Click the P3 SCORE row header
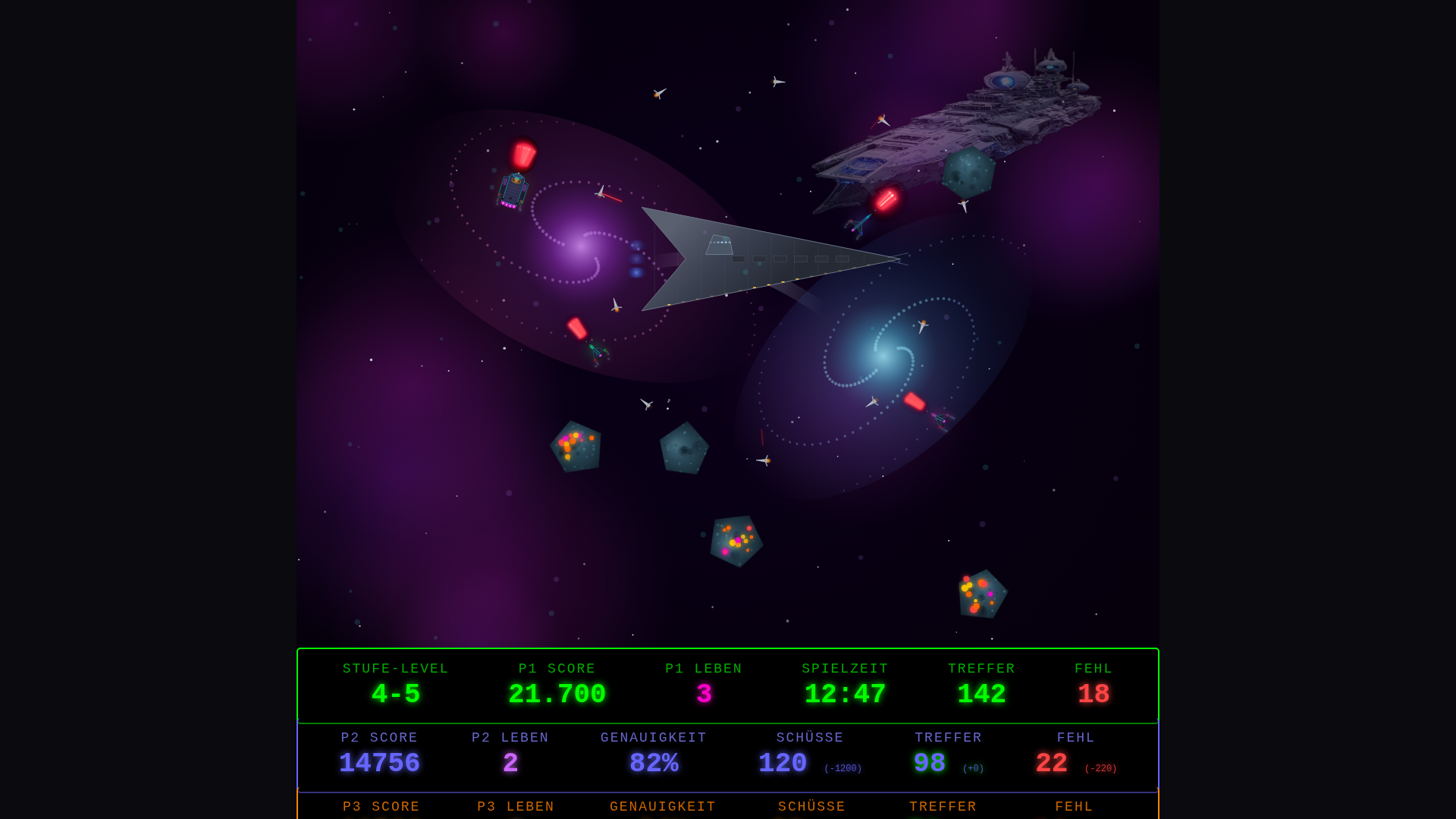 381,806
